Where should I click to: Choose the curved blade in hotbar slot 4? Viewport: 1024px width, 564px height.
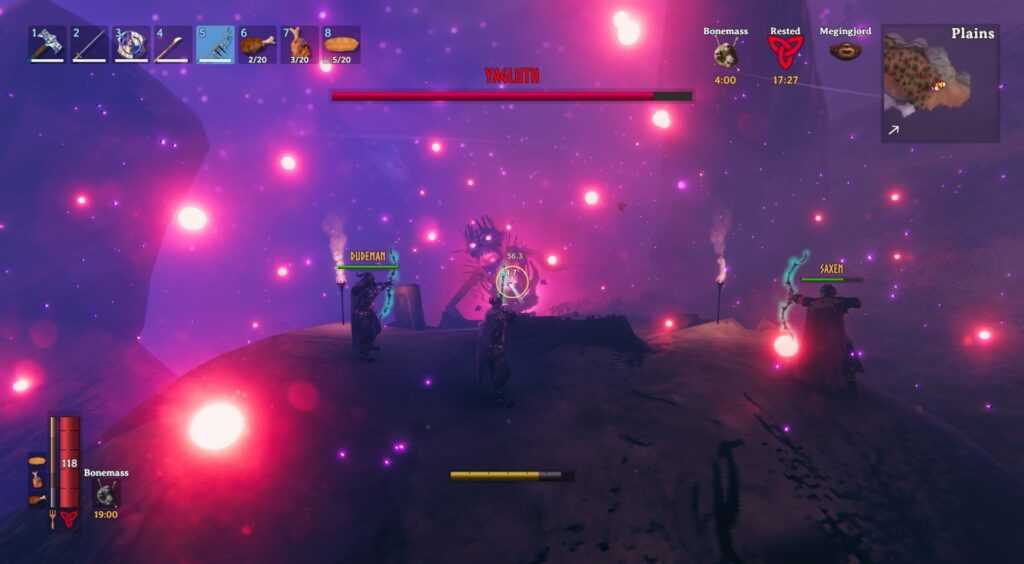point(173,45)
